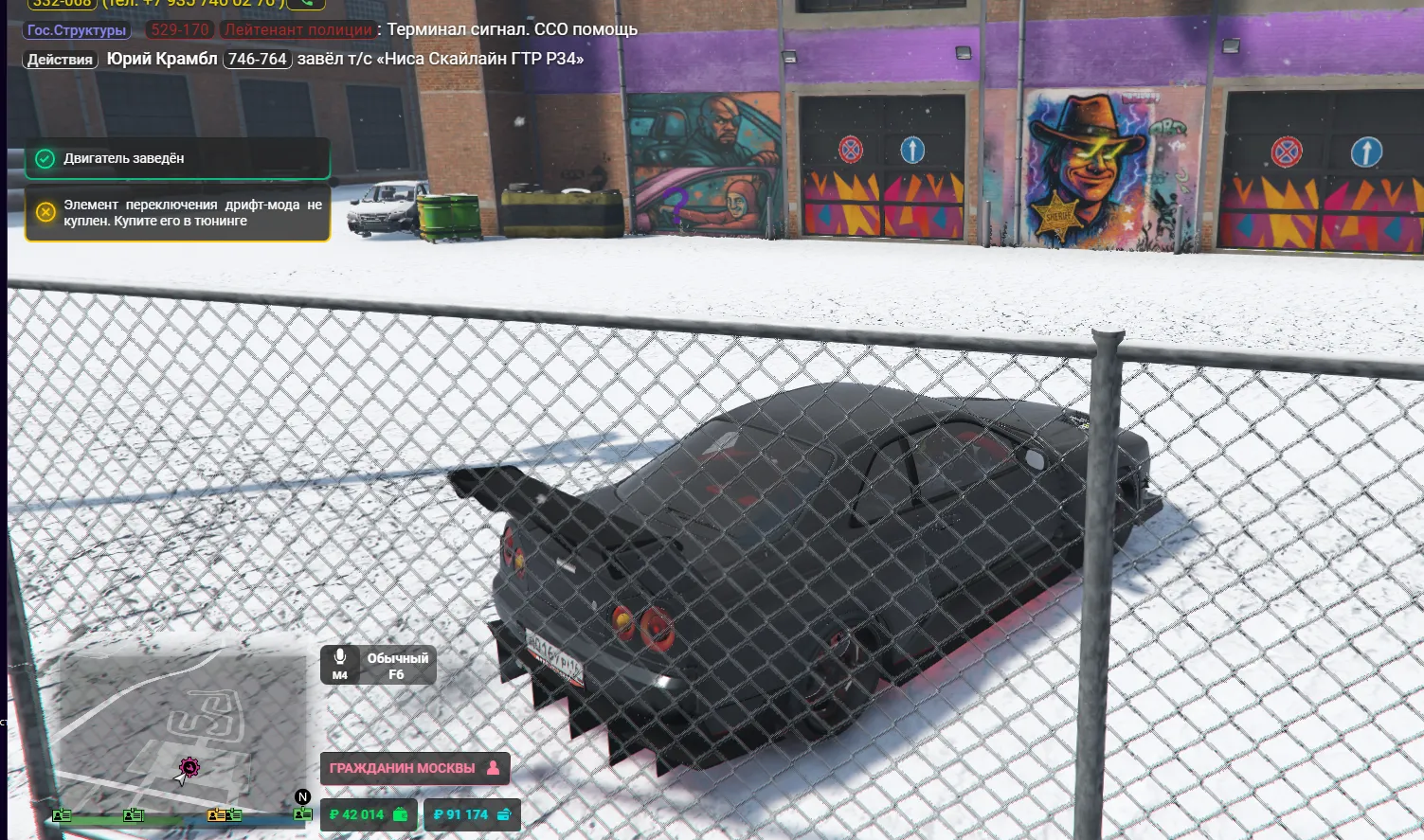Click the cash wallet balance panel
The image size is (1424, 840).
pyautogui.click(x=369, y=814)
